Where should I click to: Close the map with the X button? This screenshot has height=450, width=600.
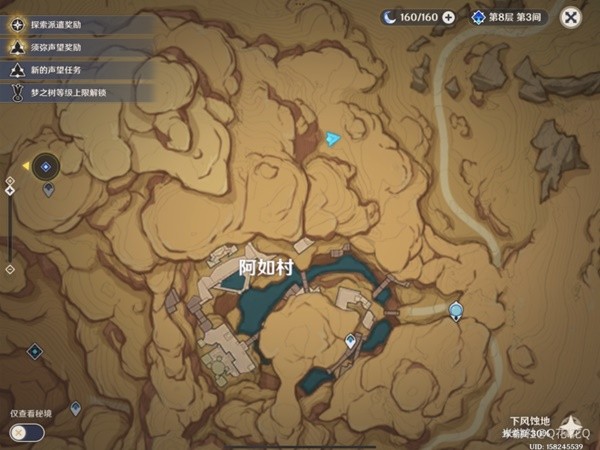tap(571, 16)
